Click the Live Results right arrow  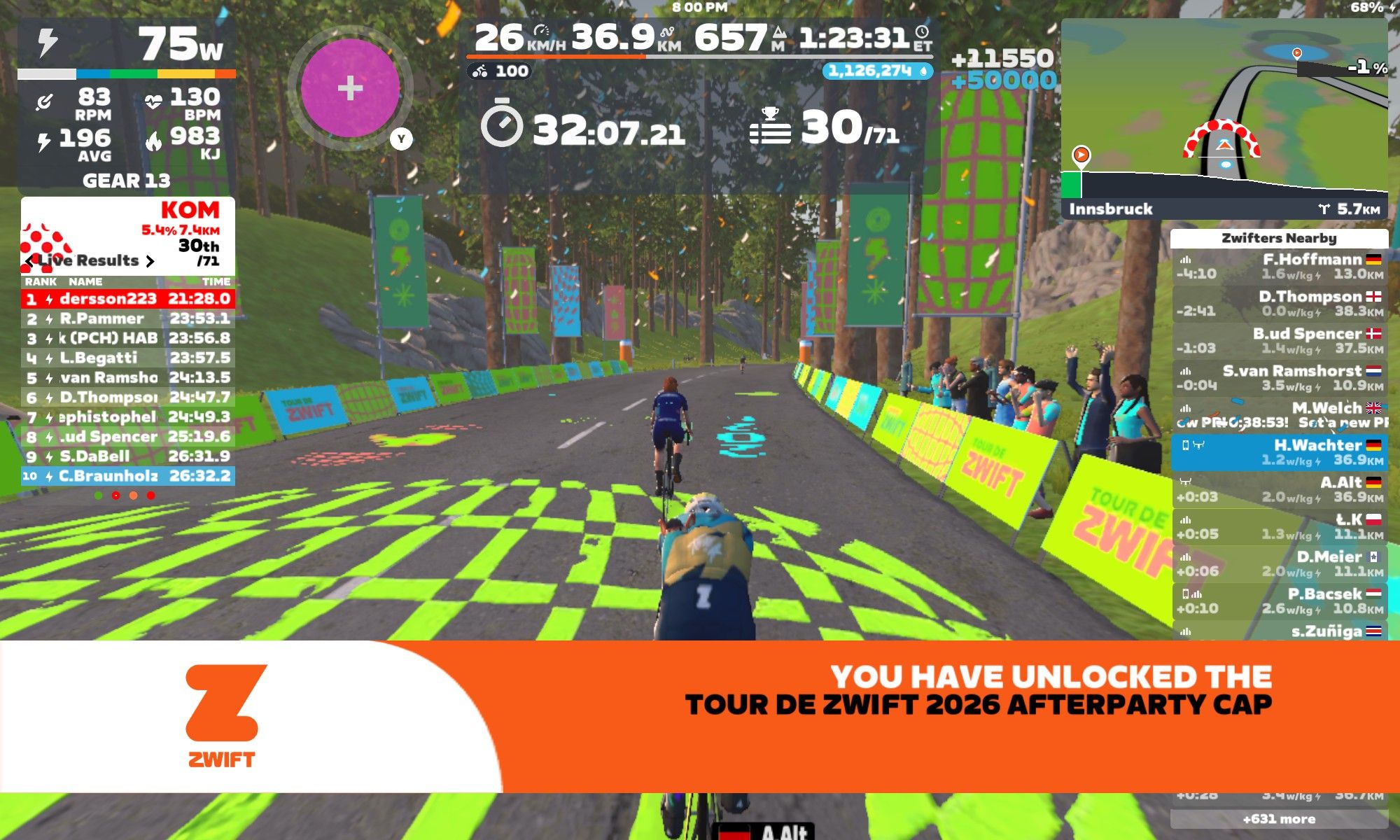click(150, 261)
